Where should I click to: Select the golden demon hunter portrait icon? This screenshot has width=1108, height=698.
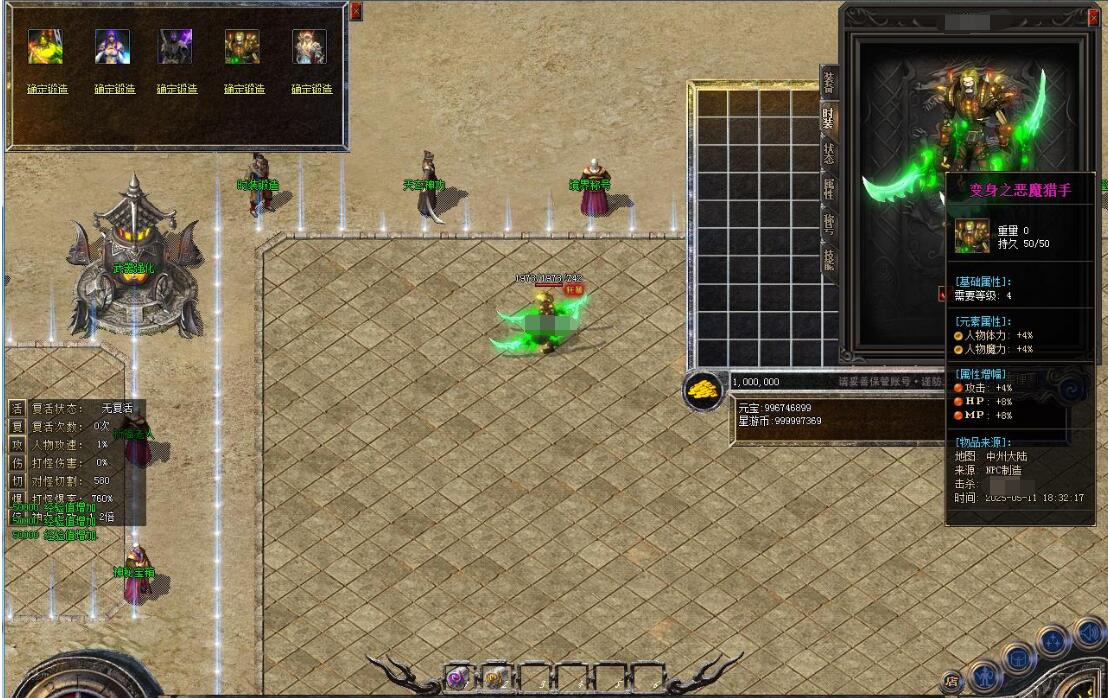click(x=242, y=47)
